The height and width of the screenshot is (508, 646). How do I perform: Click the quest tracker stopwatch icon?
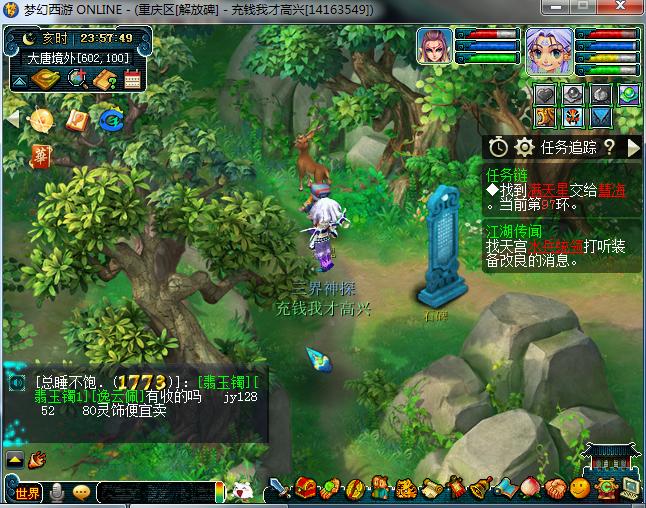click(498, 147)
